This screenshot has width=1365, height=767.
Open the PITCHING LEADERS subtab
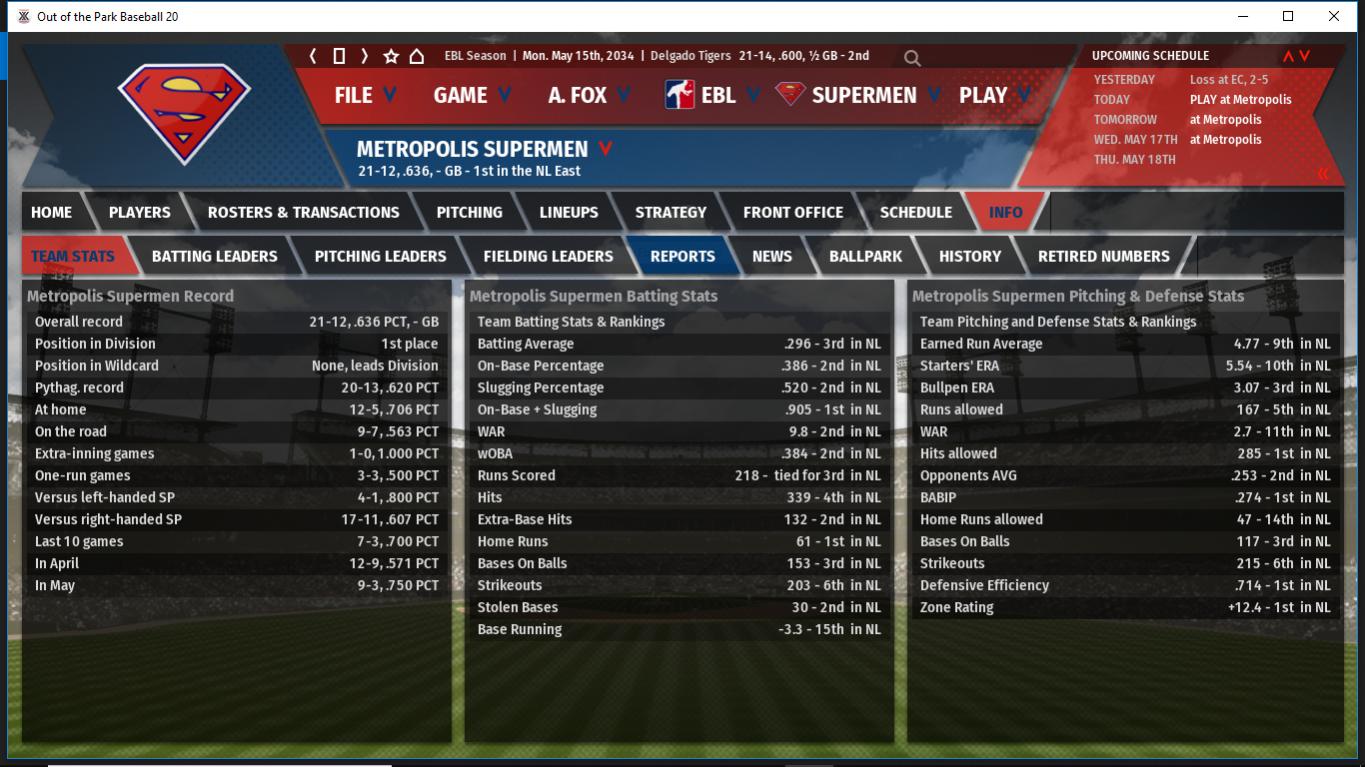click(x=380, y=256)
